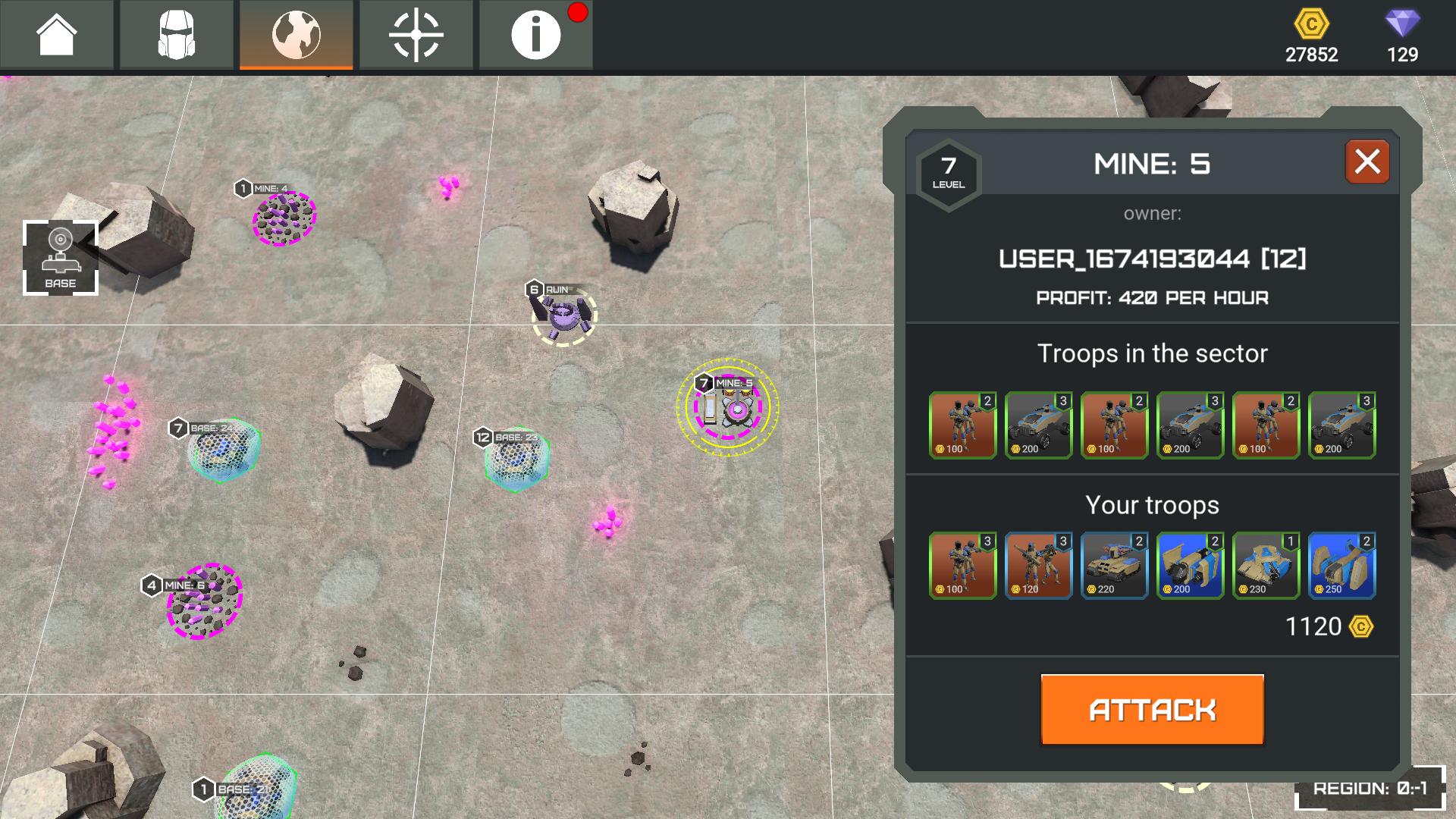Choose the Base: 23 map marker
This screenshot has width=1456, height=819.
point(516,460)
